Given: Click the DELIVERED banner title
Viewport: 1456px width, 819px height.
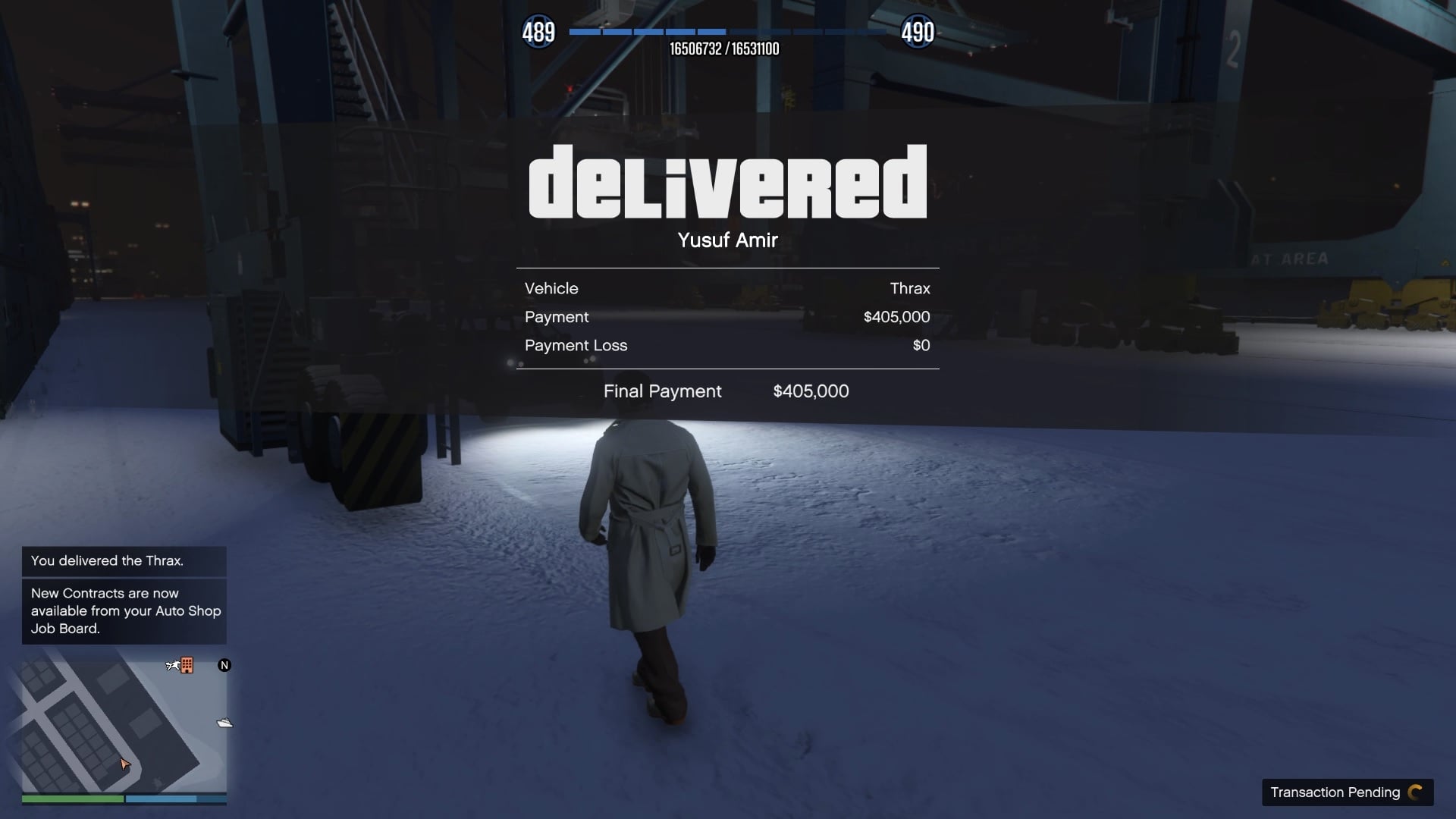Looking at the screenshot, I should pyautogui.click(x=727, y=182).
